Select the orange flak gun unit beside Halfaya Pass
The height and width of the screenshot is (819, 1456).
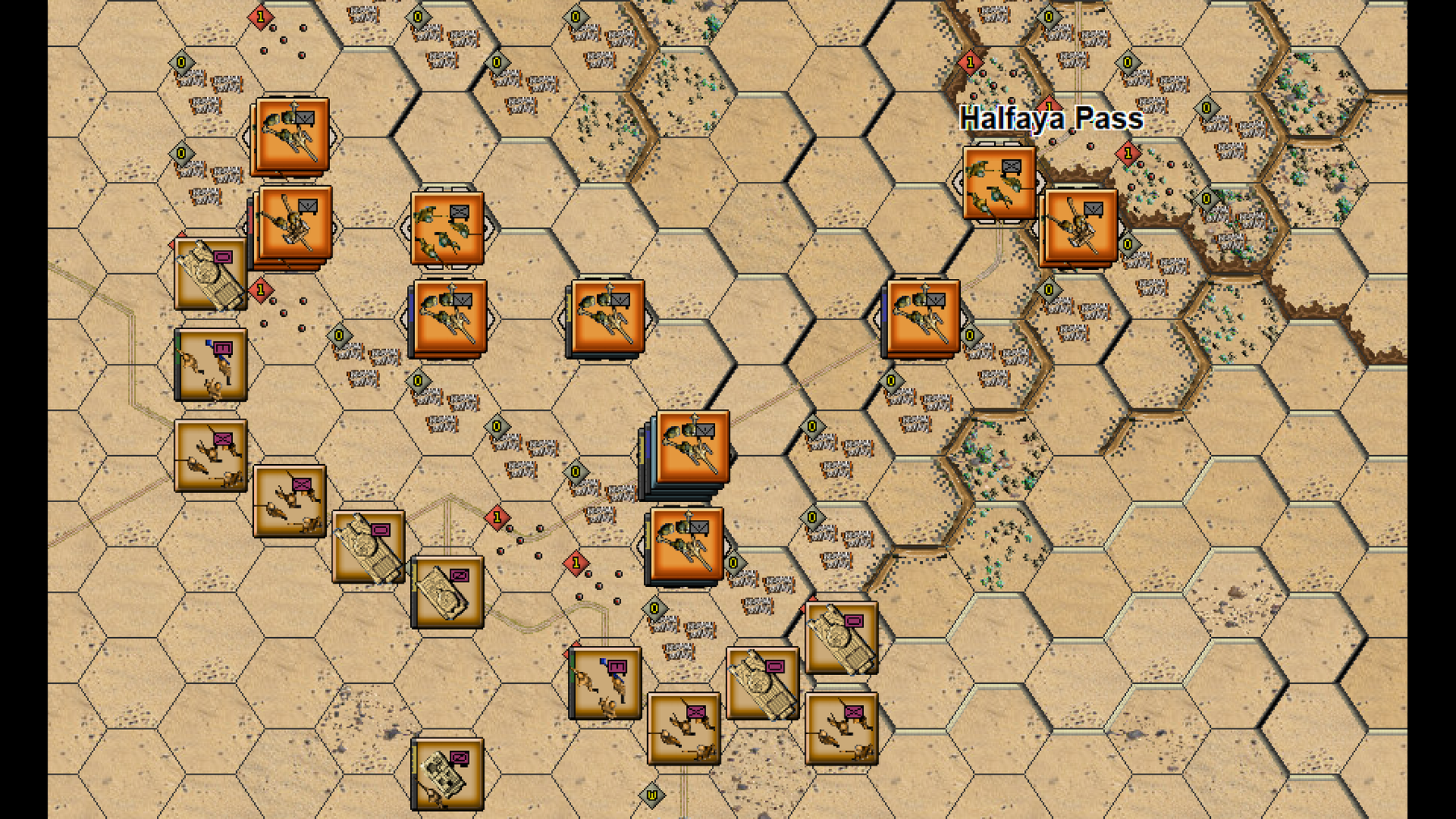coord(1081,226)
